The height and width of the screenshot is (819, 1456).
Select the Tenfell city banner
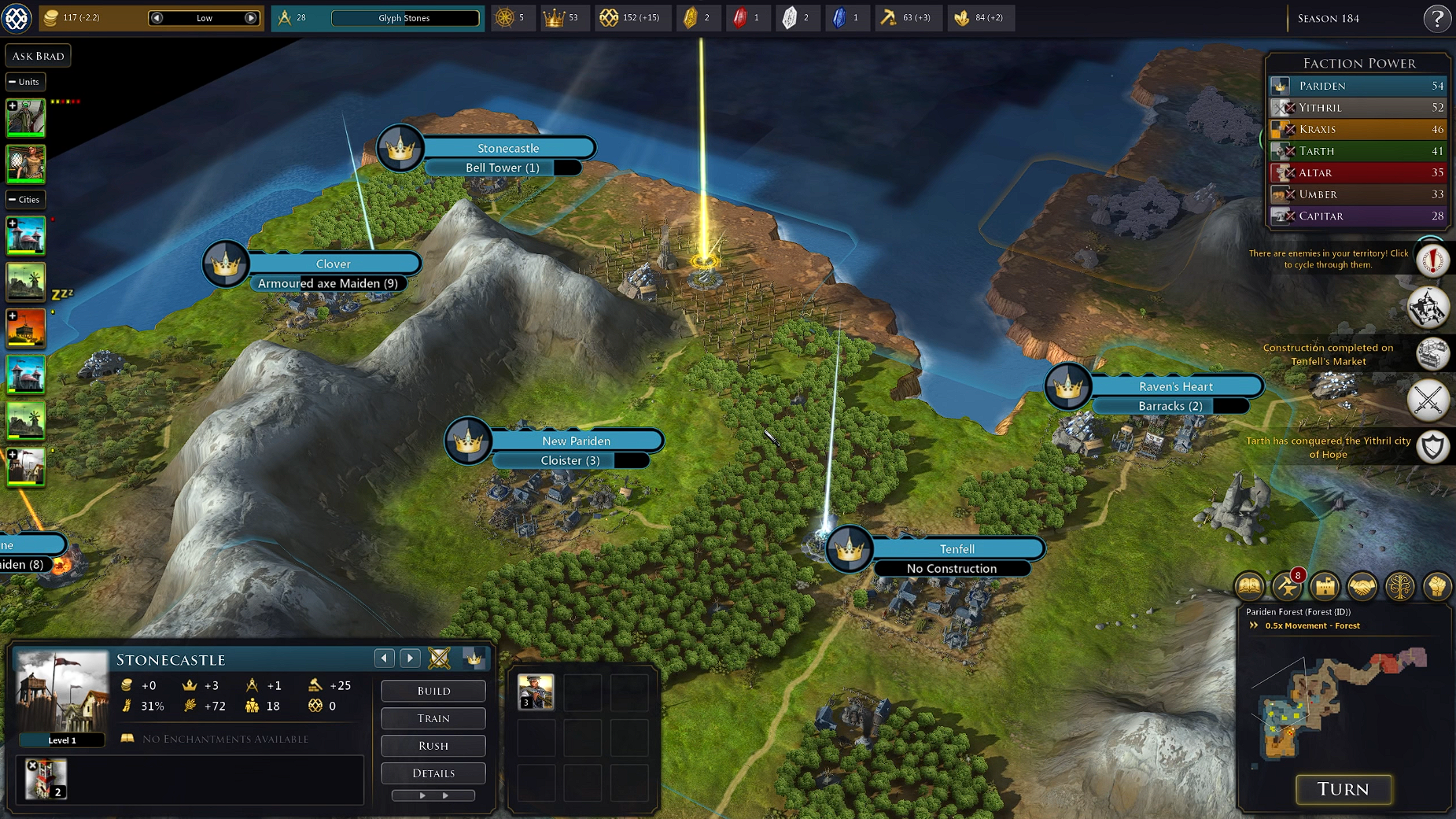point(957,549)
